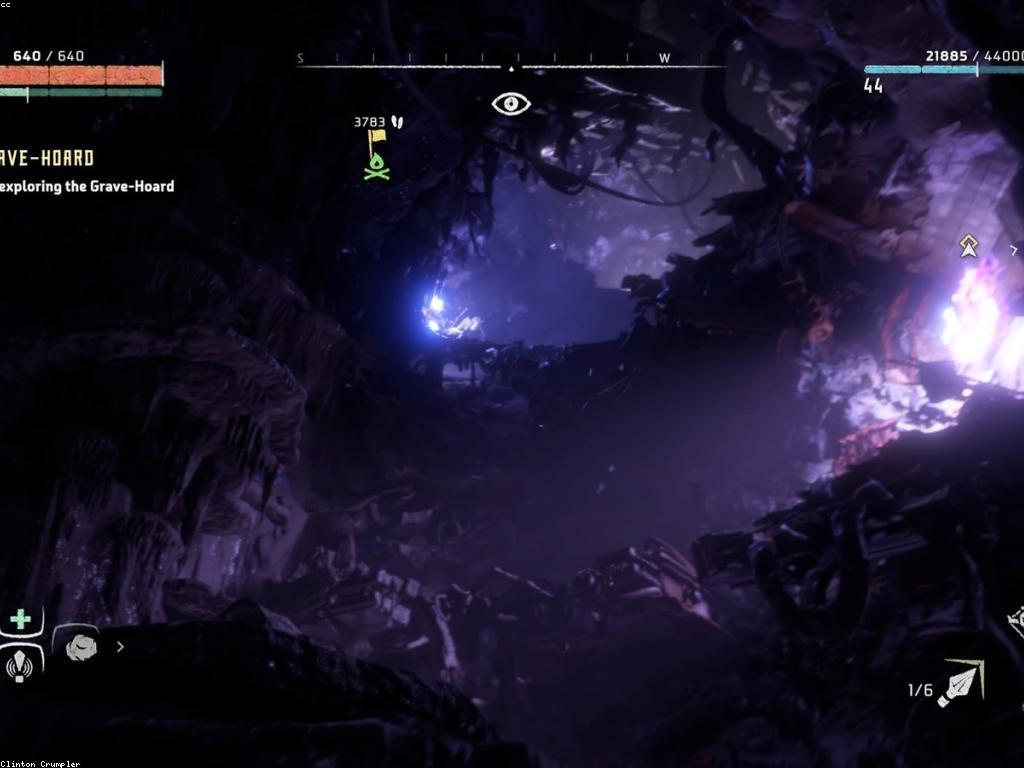Select the yellow chevron objective marker

[968, 245]
